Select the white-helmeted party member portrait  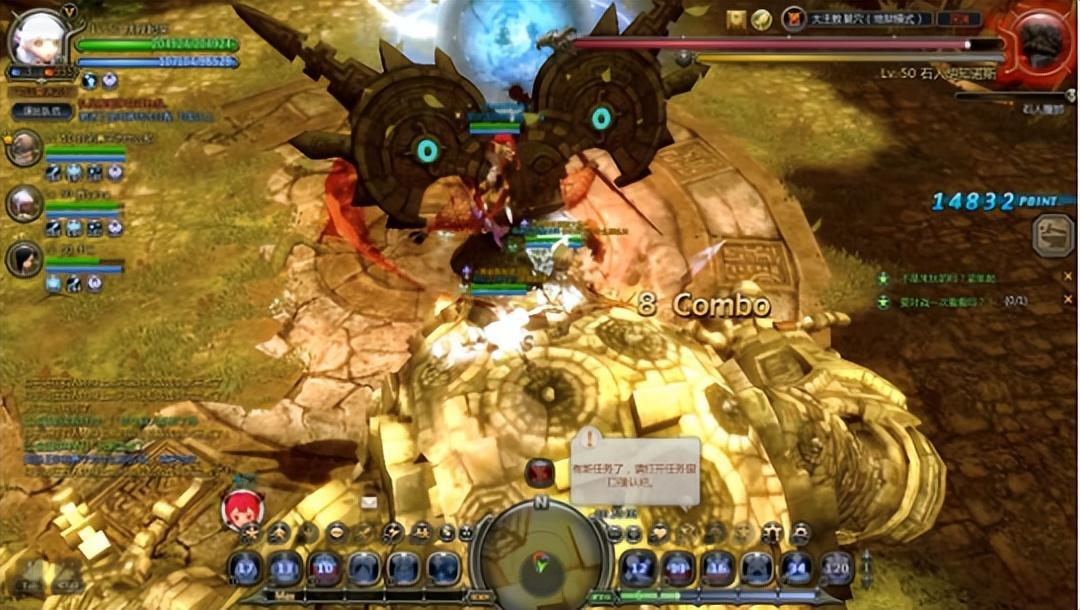[24, 204]
